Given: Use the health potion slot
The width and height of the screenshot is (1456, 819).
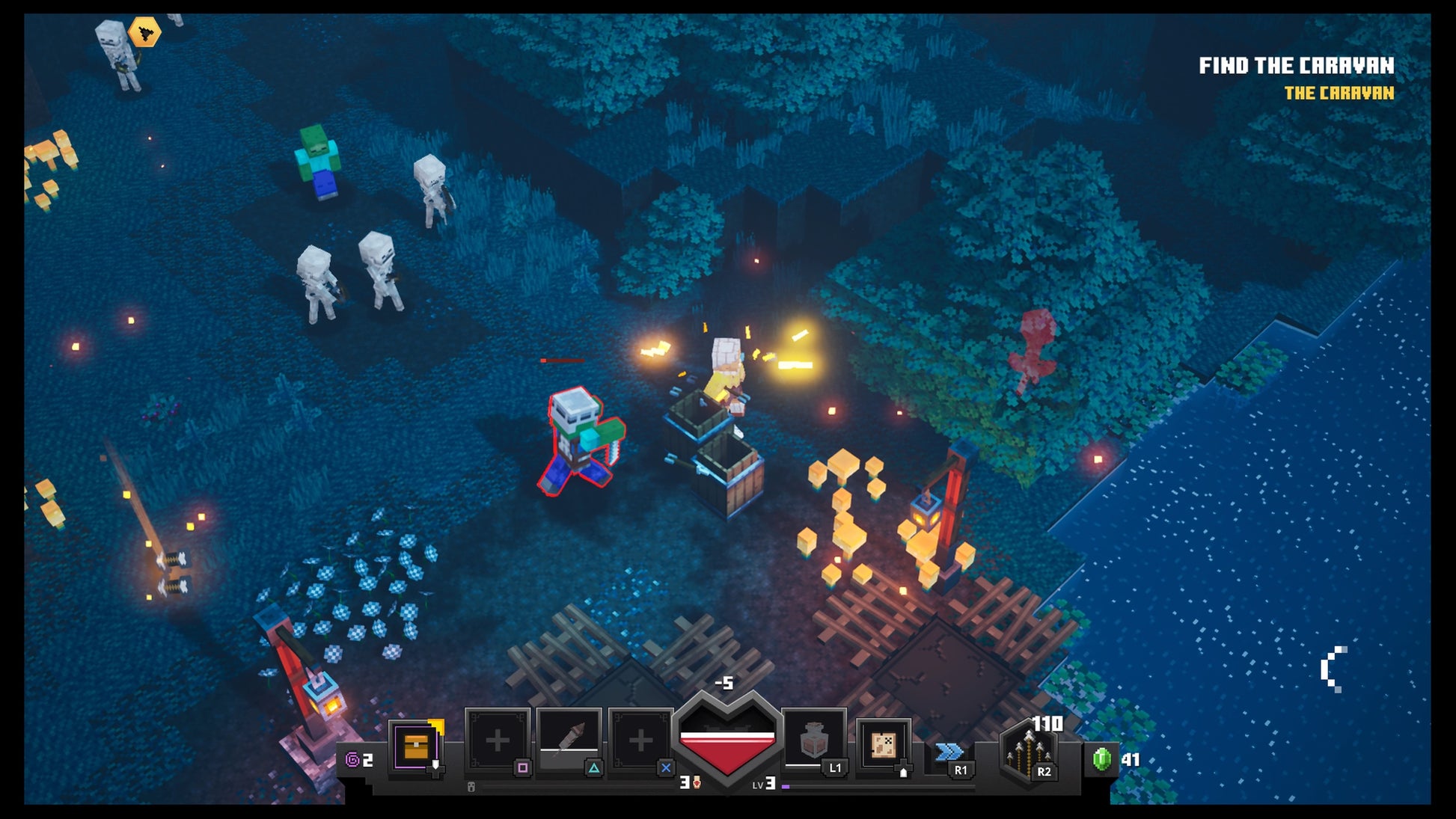Looking at the screenshot, I should point(814,740).
